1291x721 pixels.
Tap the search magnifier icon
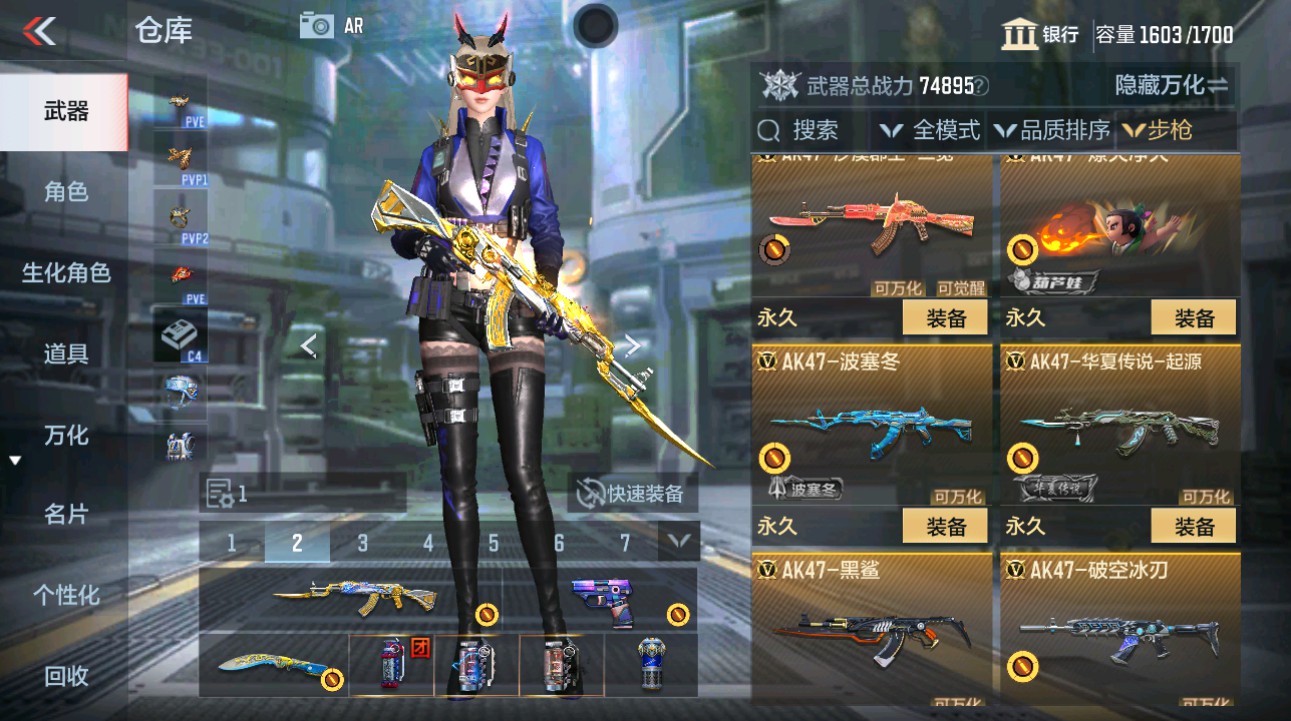(x=768, y=131)
